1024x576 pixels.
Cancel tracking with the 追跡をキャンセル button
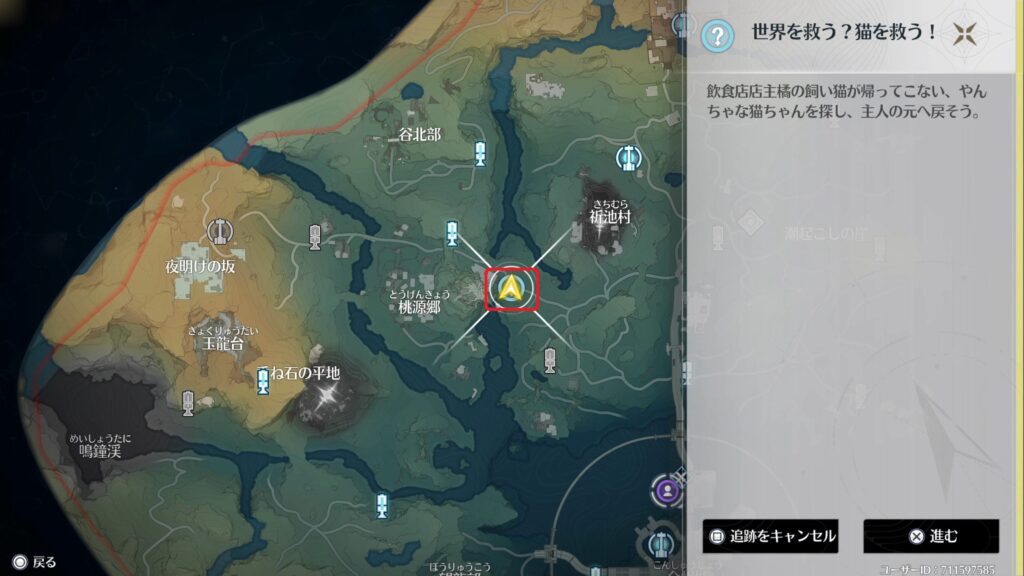[770, 536]
